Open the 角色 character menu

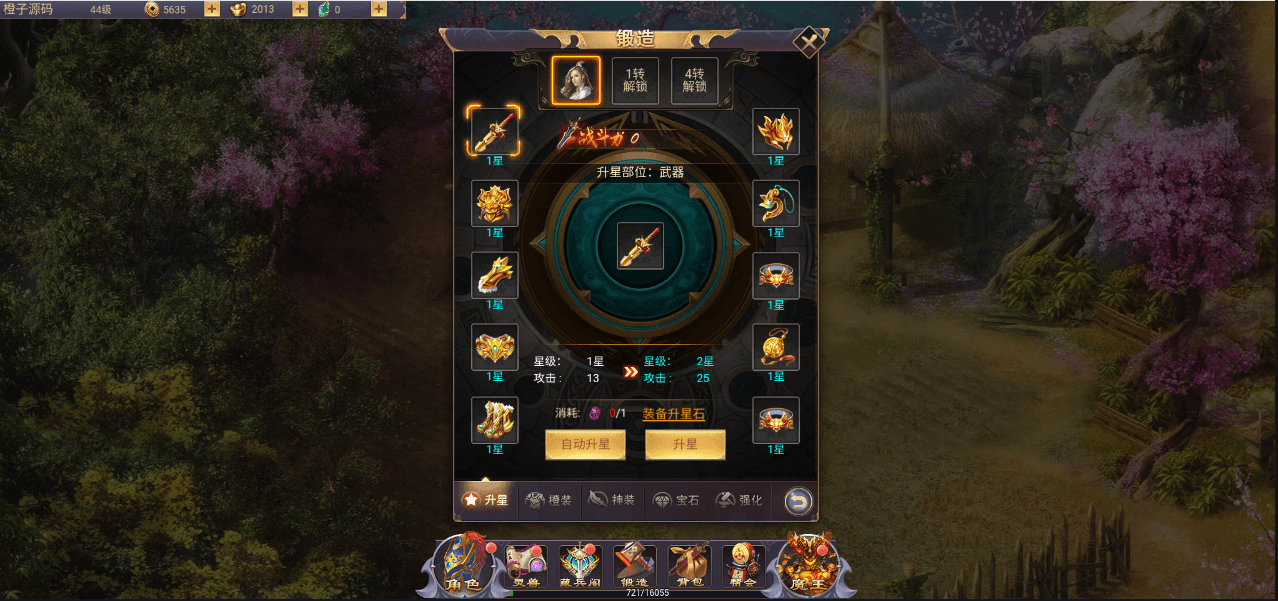(463, 566)
